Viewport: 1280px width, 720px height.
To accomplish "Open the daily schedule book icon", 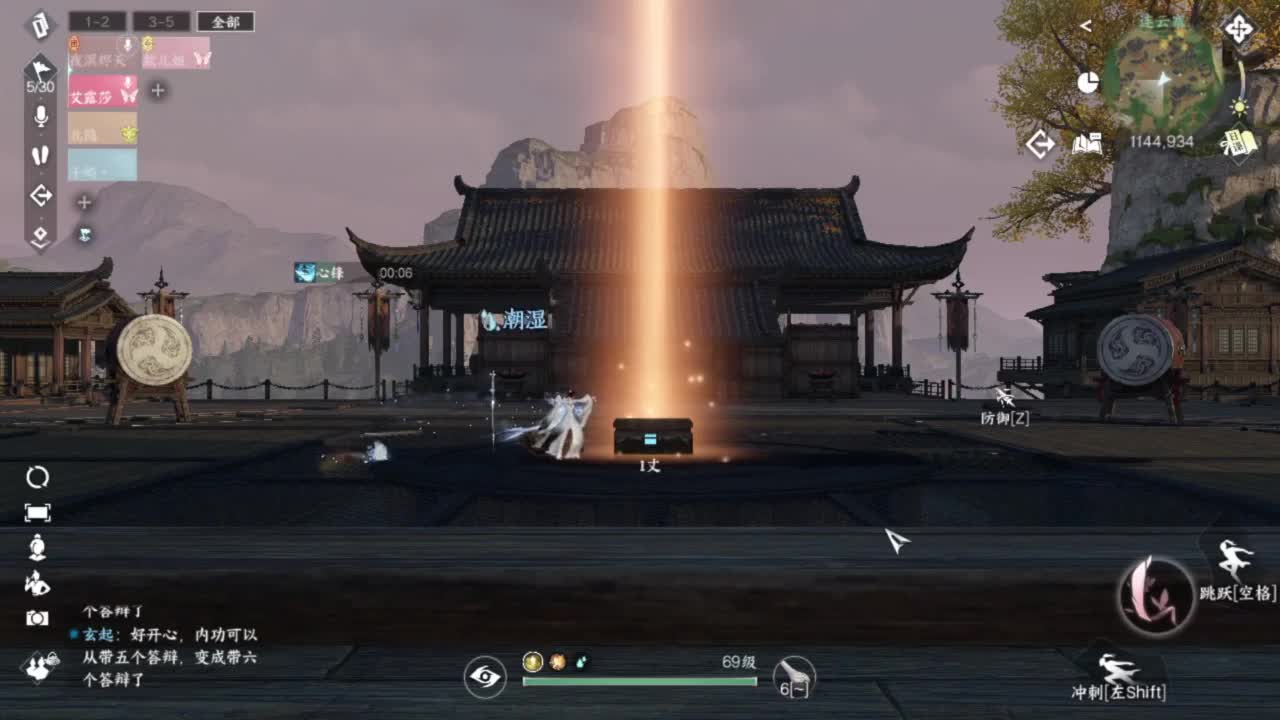I will click(x=1238, y=144).
